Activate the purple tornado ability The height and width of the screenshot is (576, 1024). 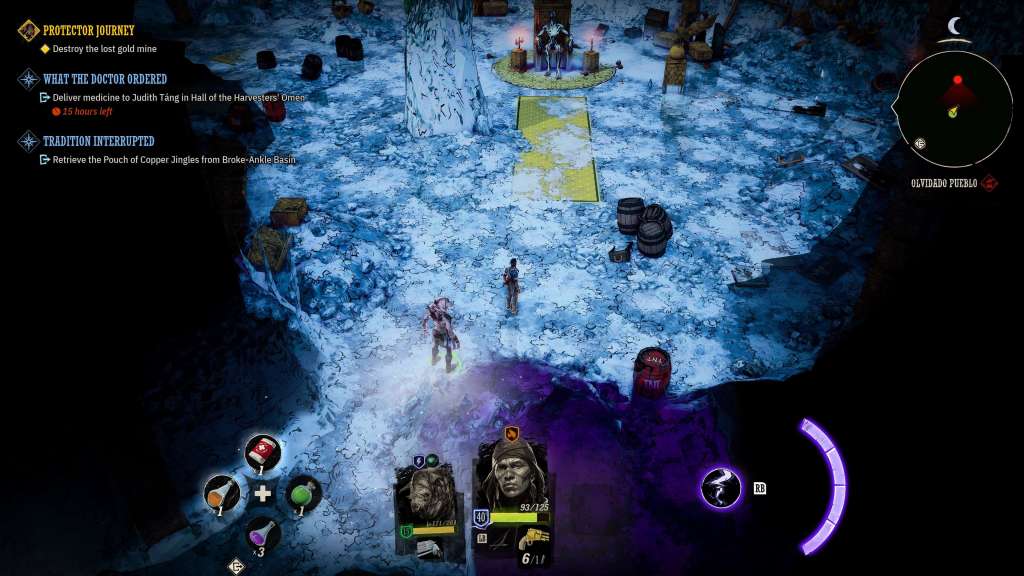pyautogui.click(x=721, y=488)
